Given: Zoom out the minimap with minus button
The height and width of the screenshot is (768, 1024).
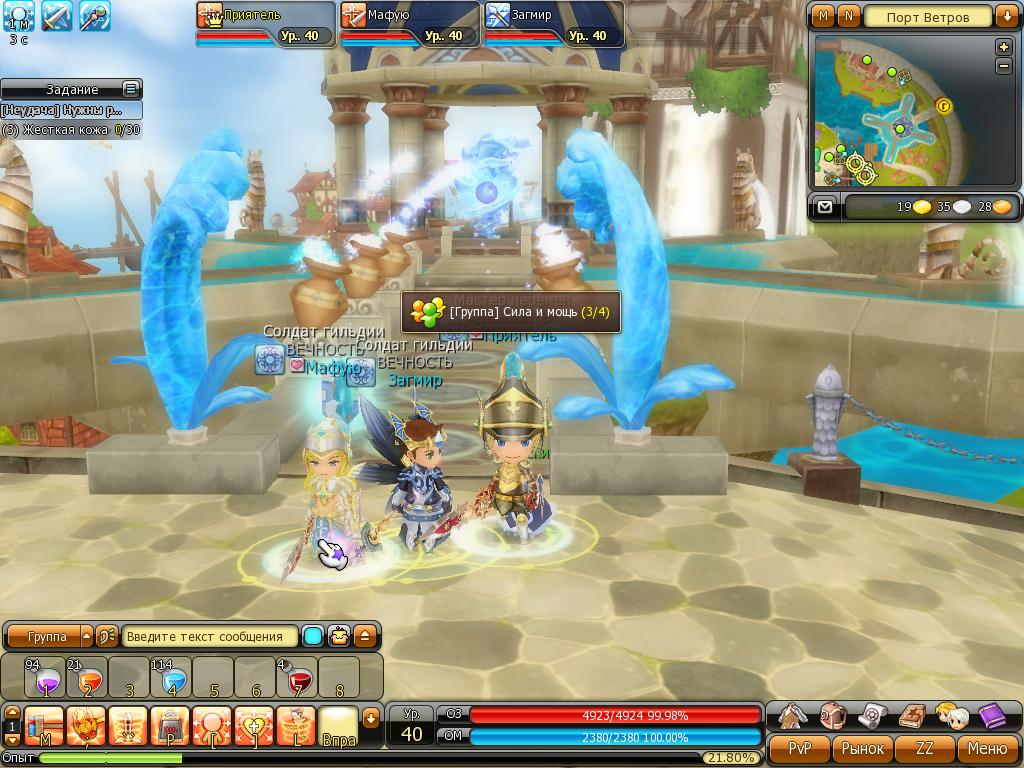Looking at the screenshot, I should coord(1004,66).
